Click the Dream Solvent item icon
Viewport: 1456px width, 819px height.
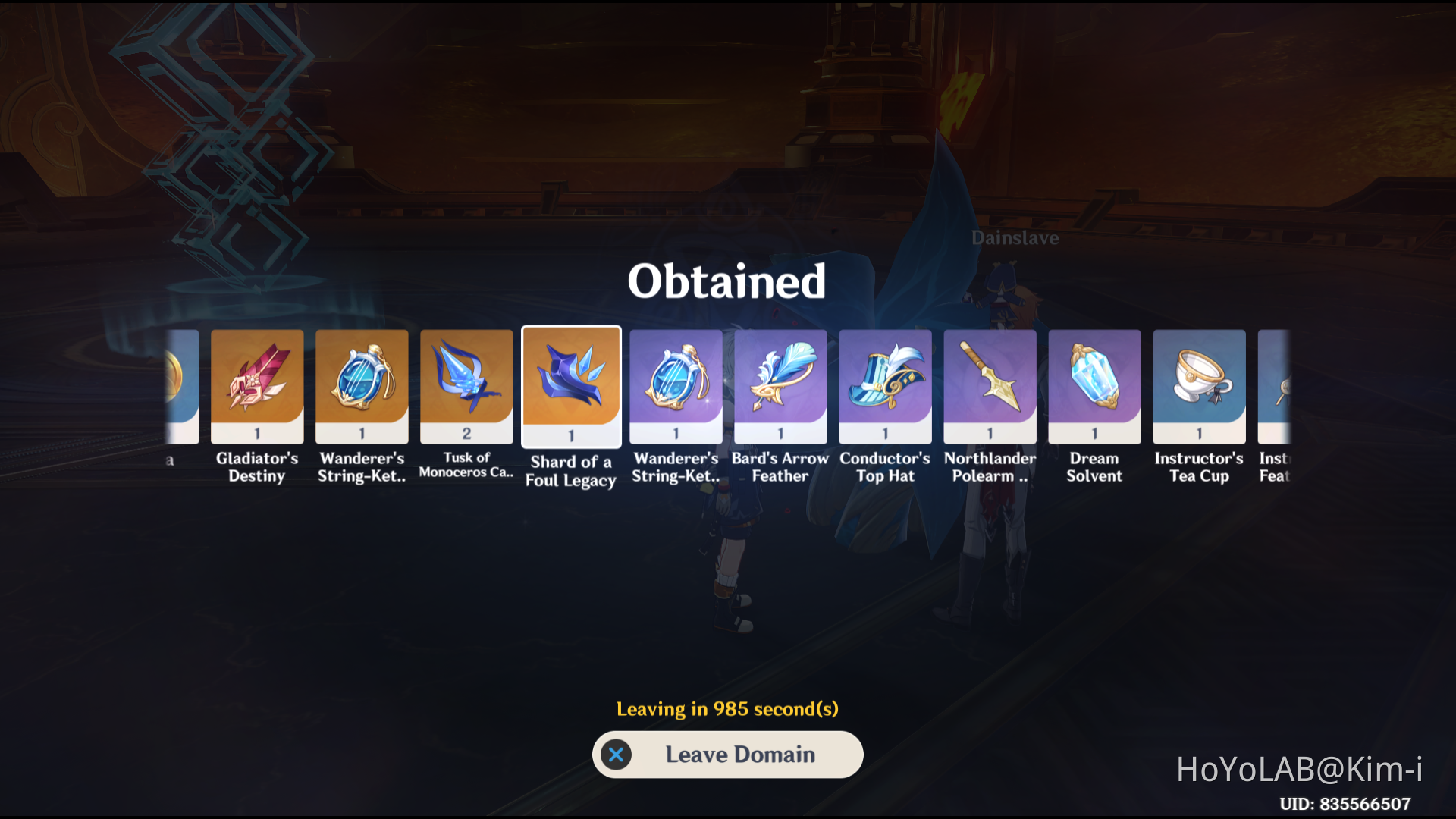click(1094, 387)
